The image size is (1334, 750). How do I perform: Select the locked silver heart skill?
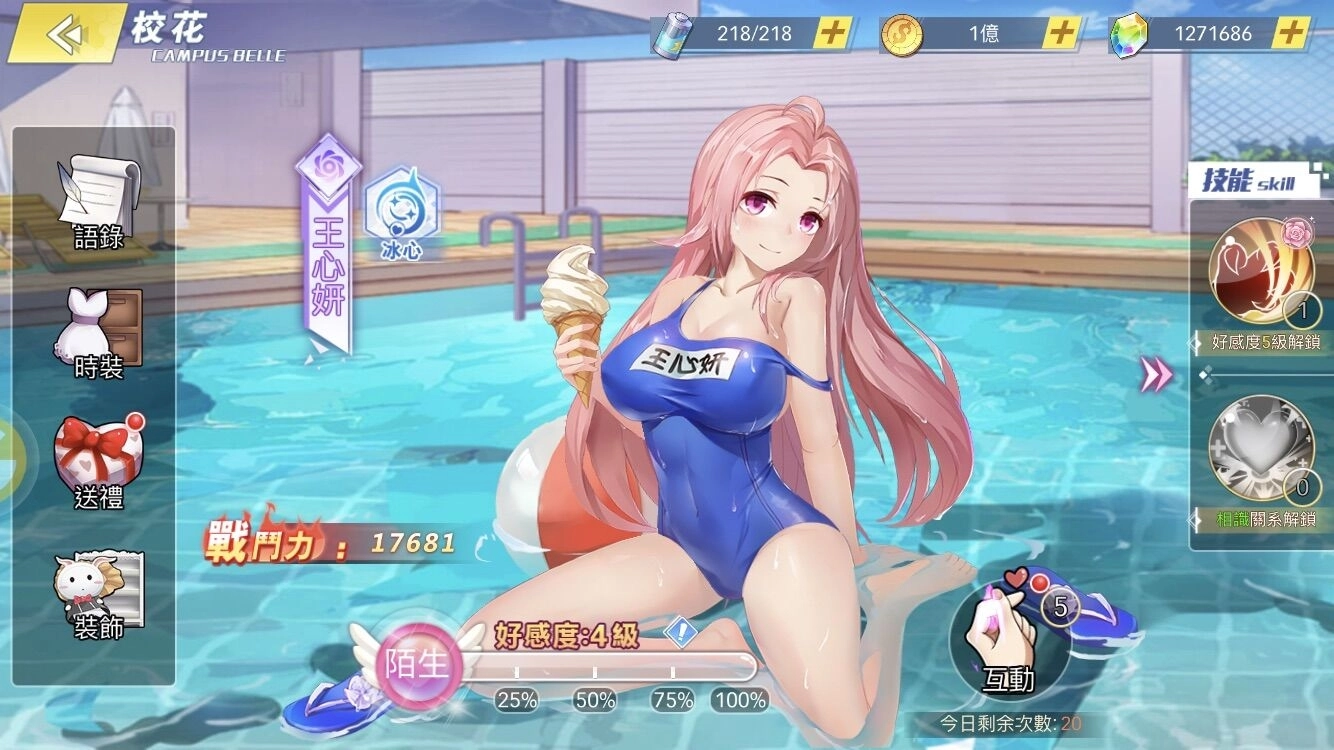coord(1262,448)
